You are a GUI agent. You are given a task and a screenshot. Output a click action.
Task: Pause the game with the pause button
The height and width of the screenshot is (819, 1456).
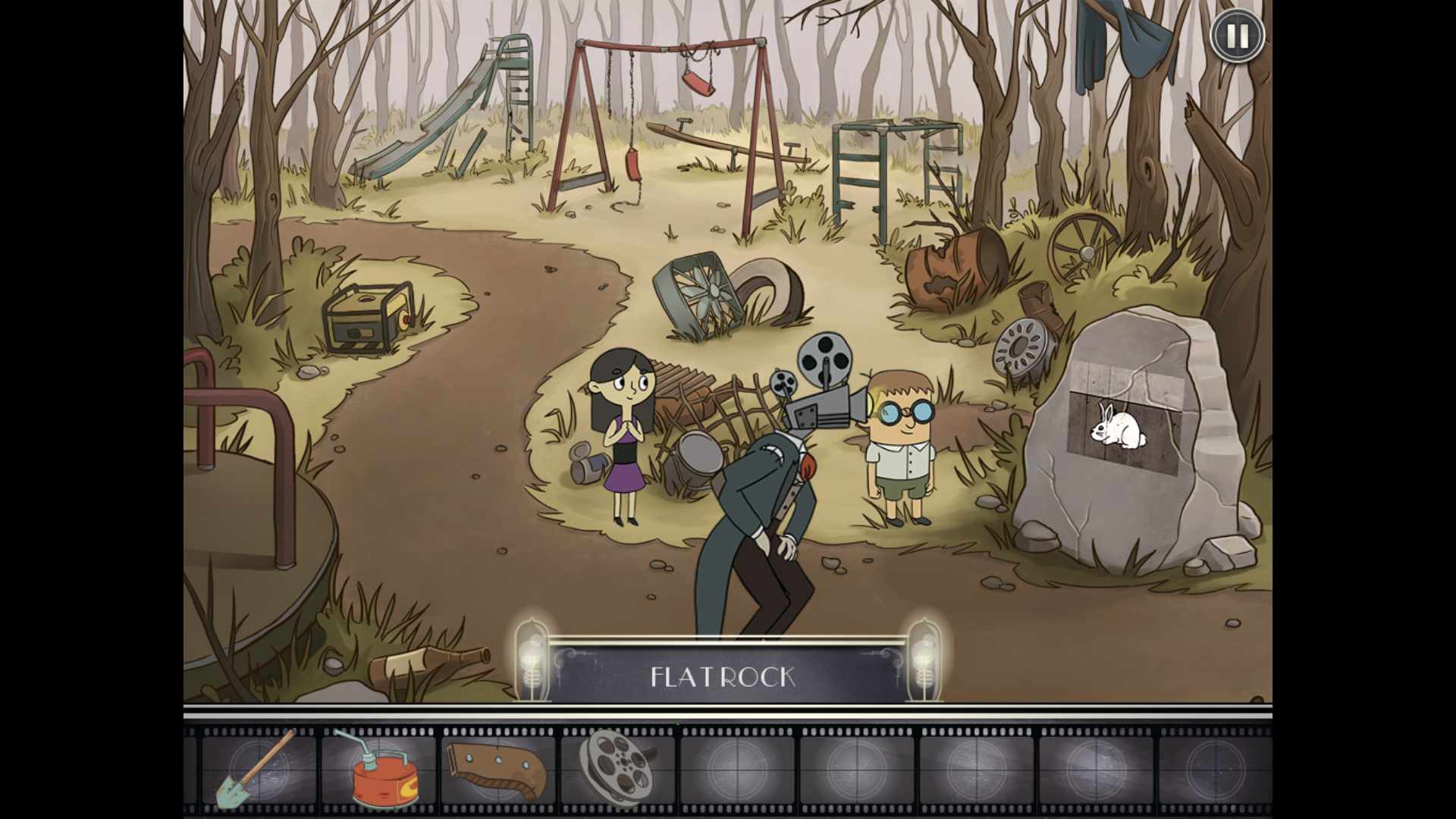click(x=1237, y=36)
